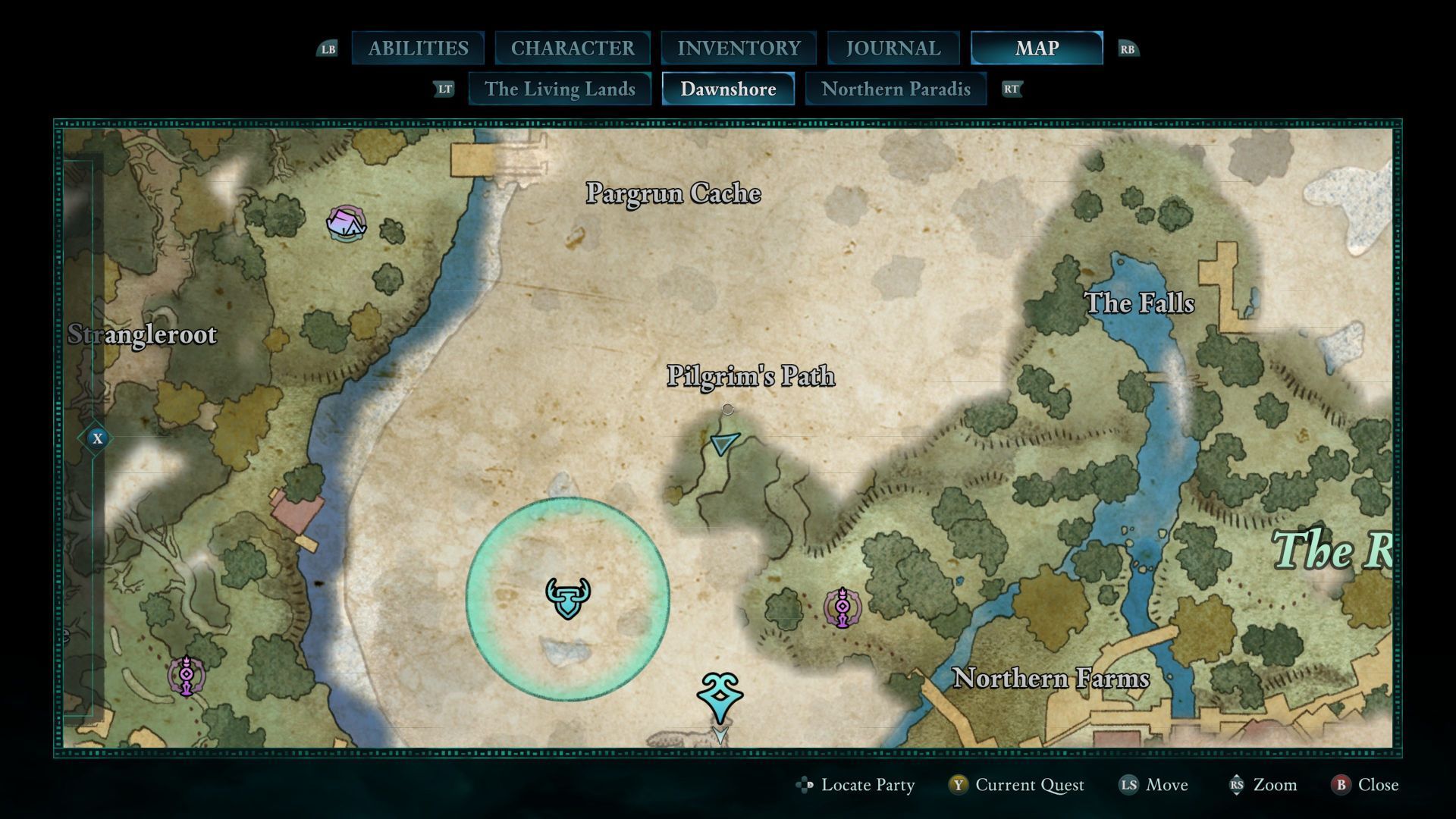
Task: Open the Character tab
Action: tap(573, 49)
